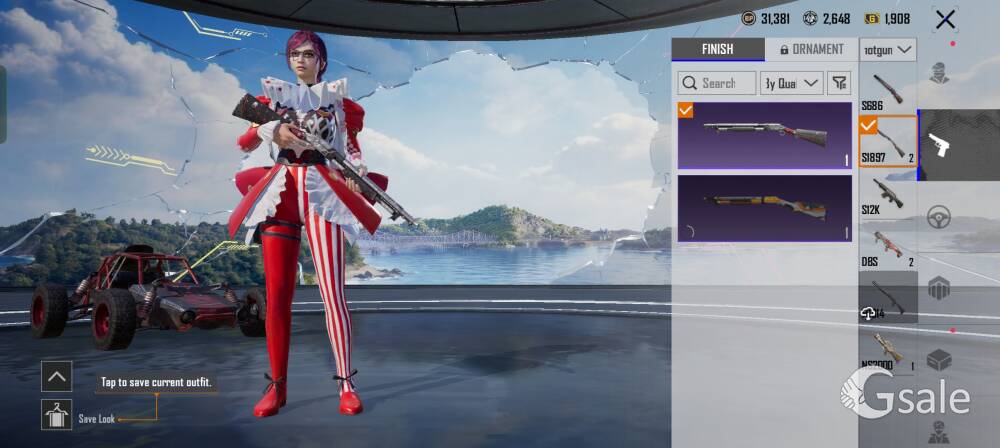Switch to the Finish tab

717,49
